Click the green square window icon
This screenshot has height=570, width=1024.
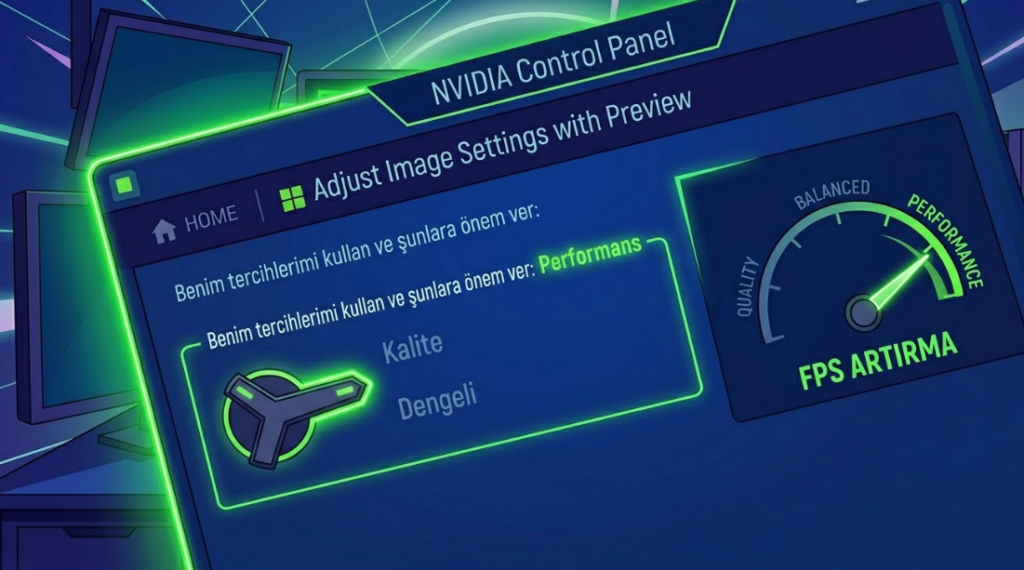coord(124,185)
